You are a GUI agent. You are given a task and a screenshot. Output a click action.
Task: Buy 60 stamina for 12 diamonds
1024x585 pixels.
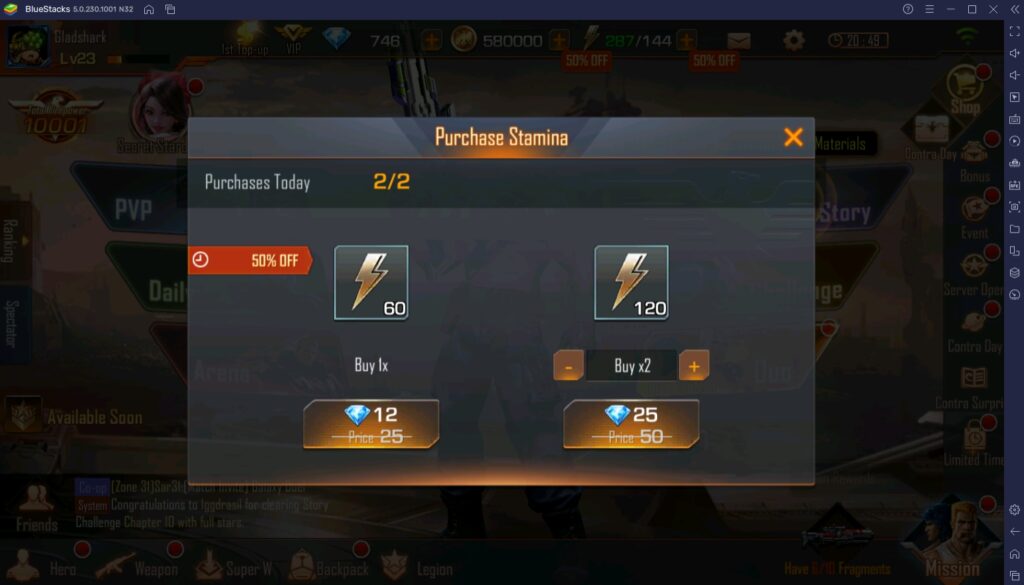tap(371, 424)
